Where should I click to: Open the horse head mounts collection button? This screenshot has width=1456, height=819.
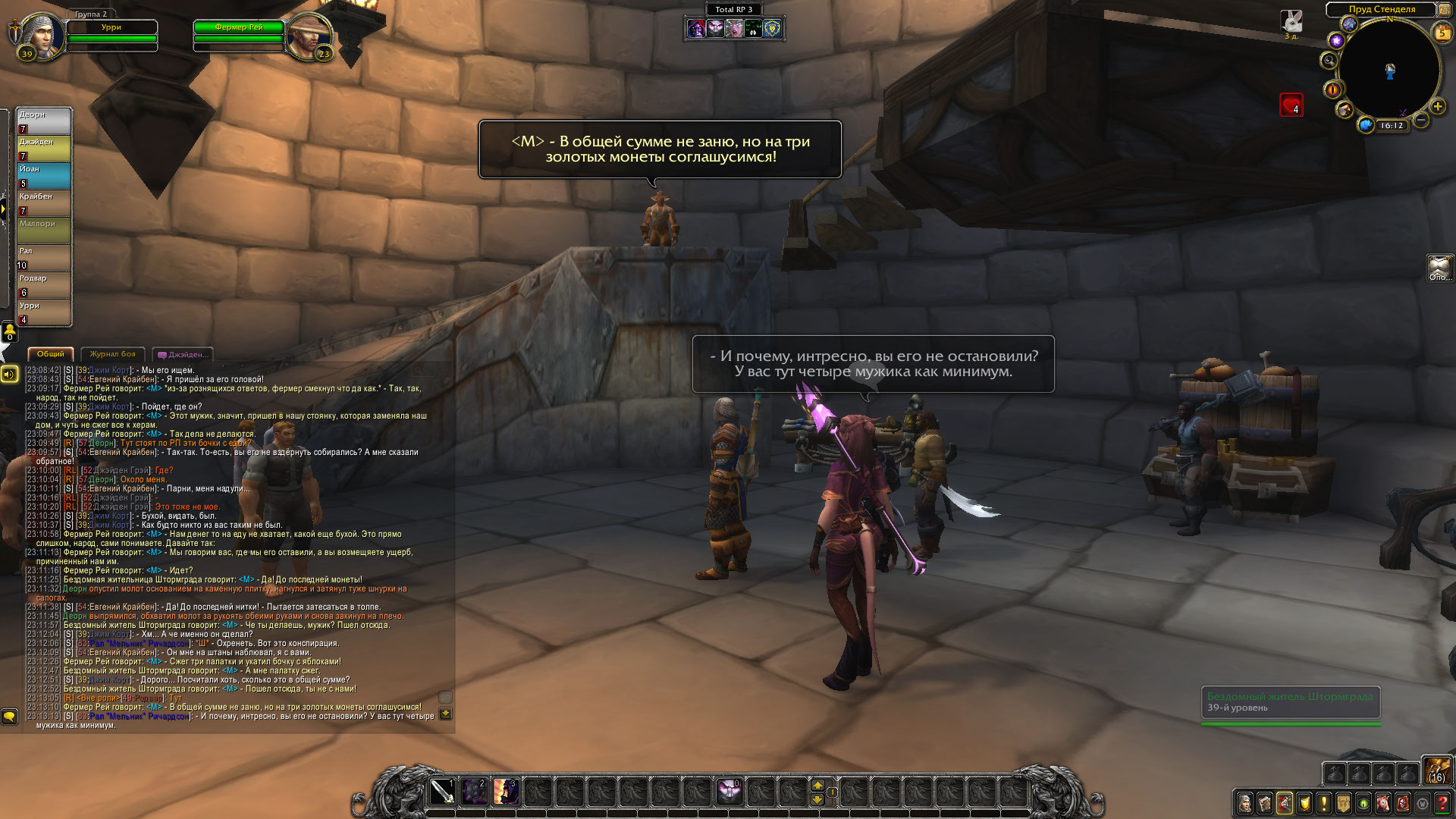pyautogui.click(x=1383, y=802)
